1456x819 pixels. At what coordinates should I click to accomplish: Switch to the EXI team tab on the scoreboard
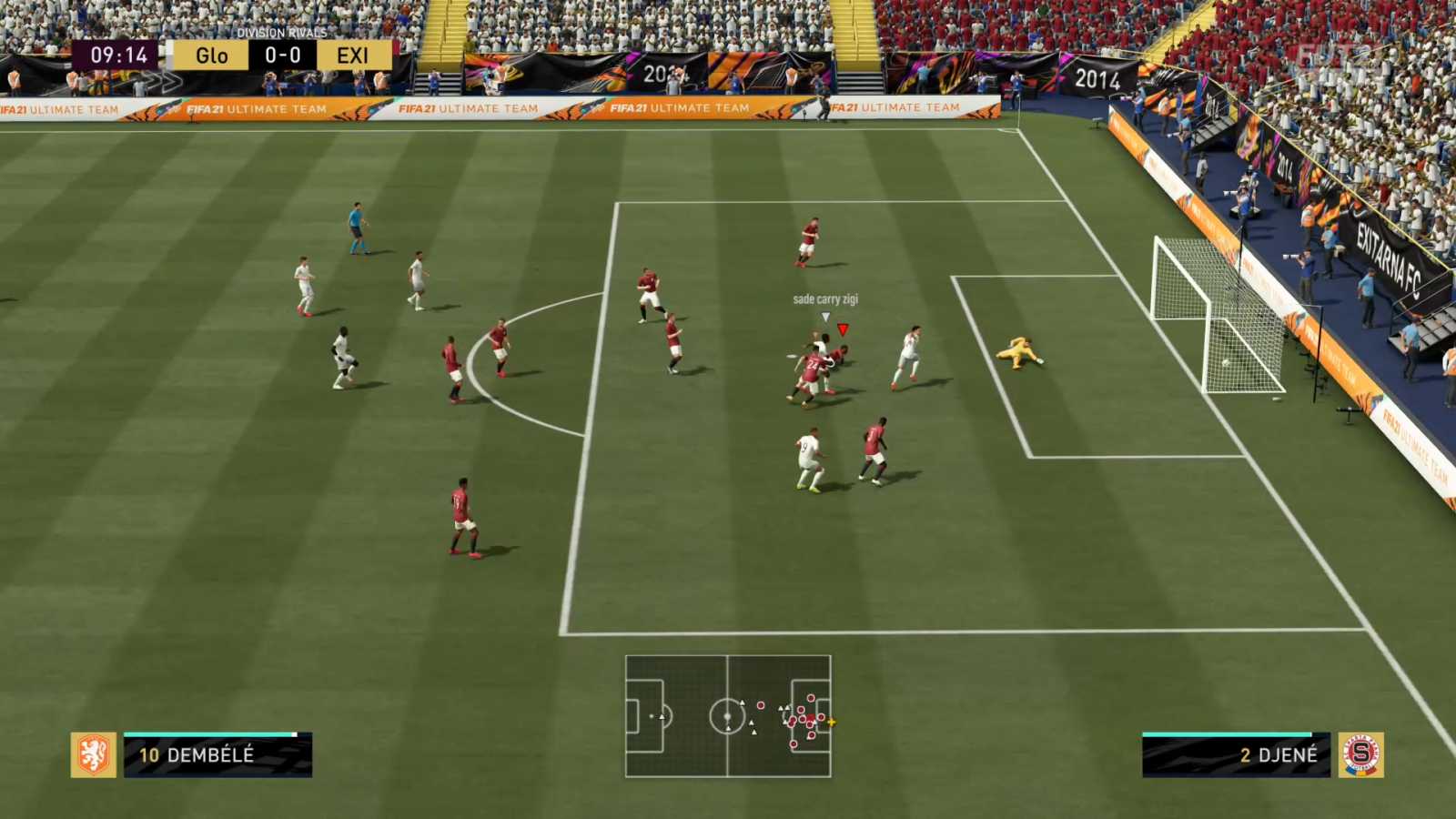pyautogui.click(x=353, y=56)
